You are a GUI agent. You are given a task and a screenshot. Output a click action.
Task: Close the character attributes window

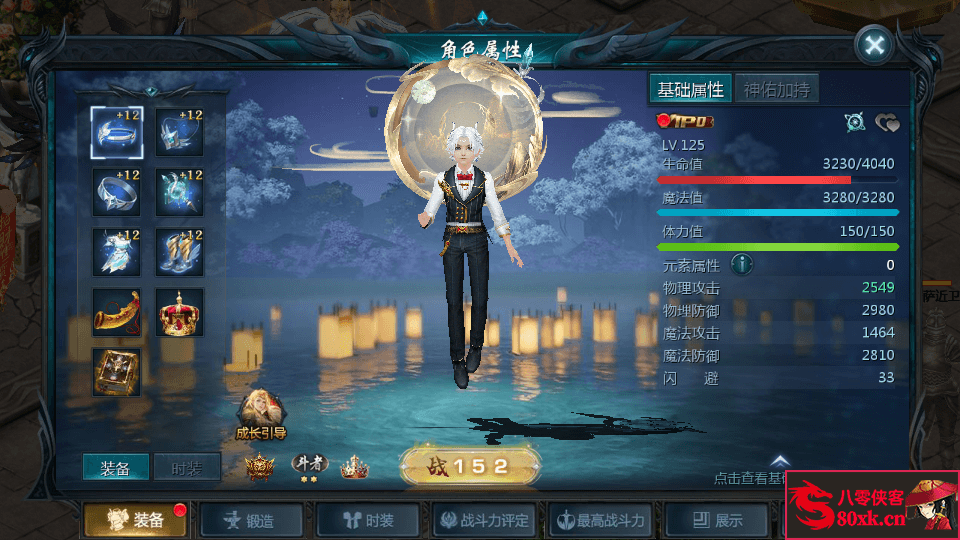click(875, 45)
